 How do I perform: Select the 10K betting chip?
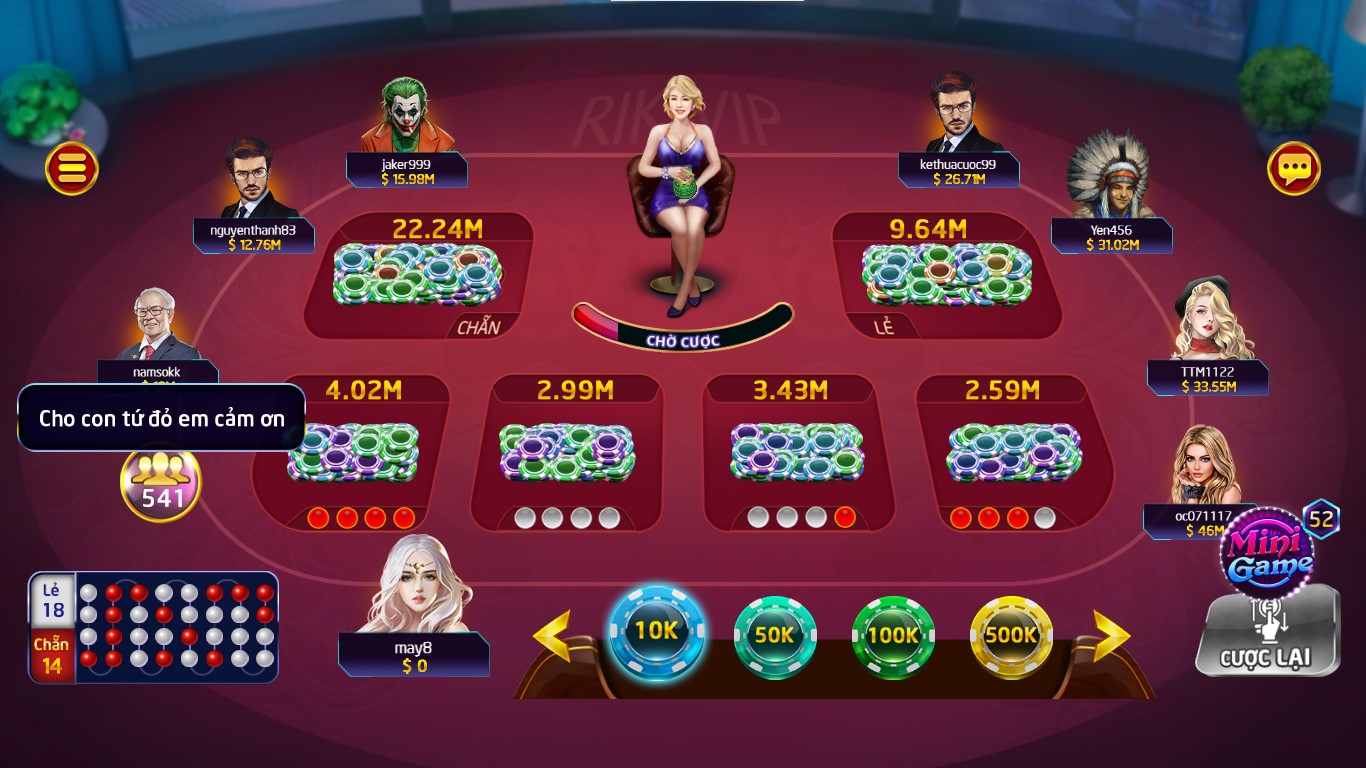point(656,631)
